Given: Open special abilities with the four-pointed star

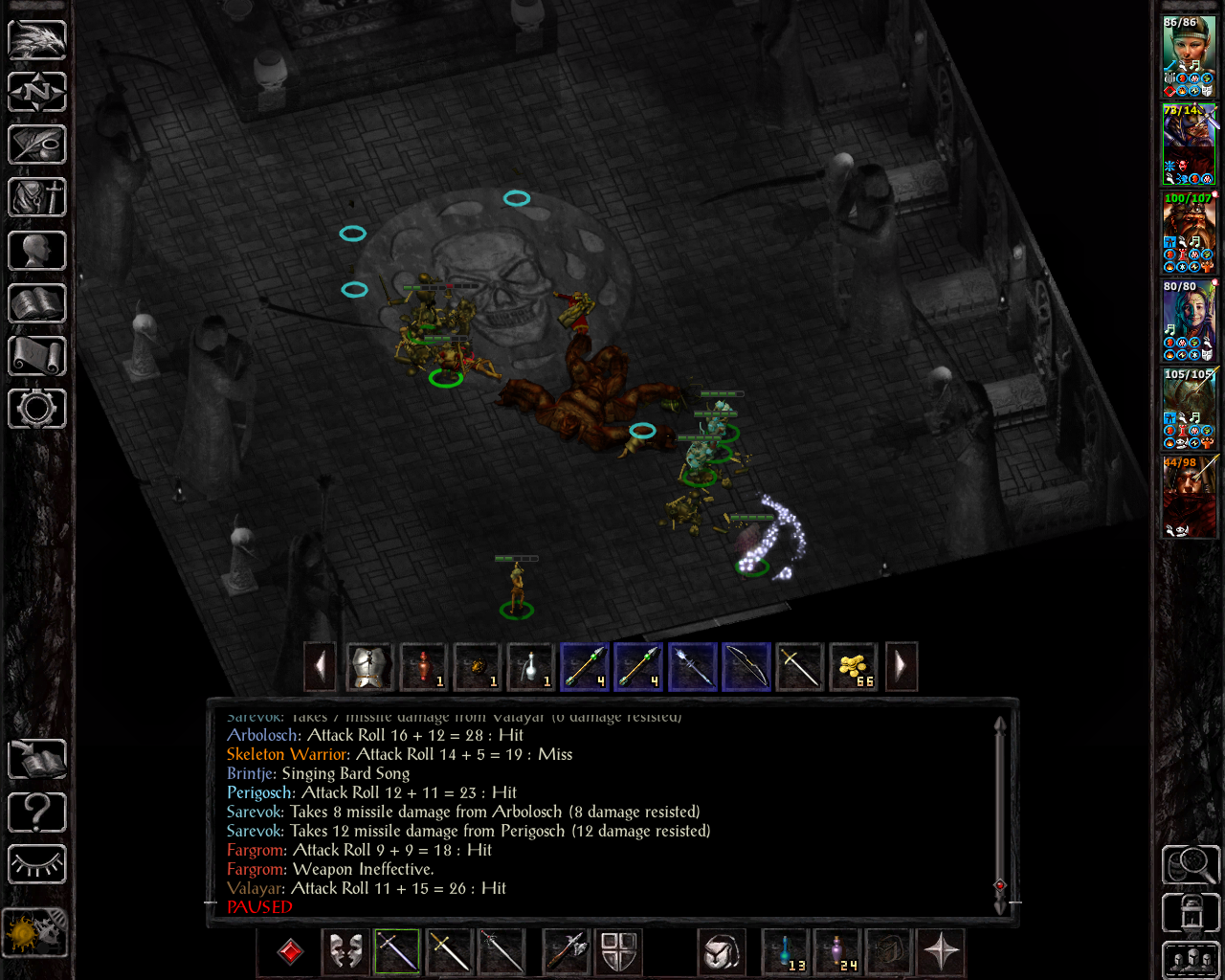Looking at the screenshot, I should pos(941,951).
